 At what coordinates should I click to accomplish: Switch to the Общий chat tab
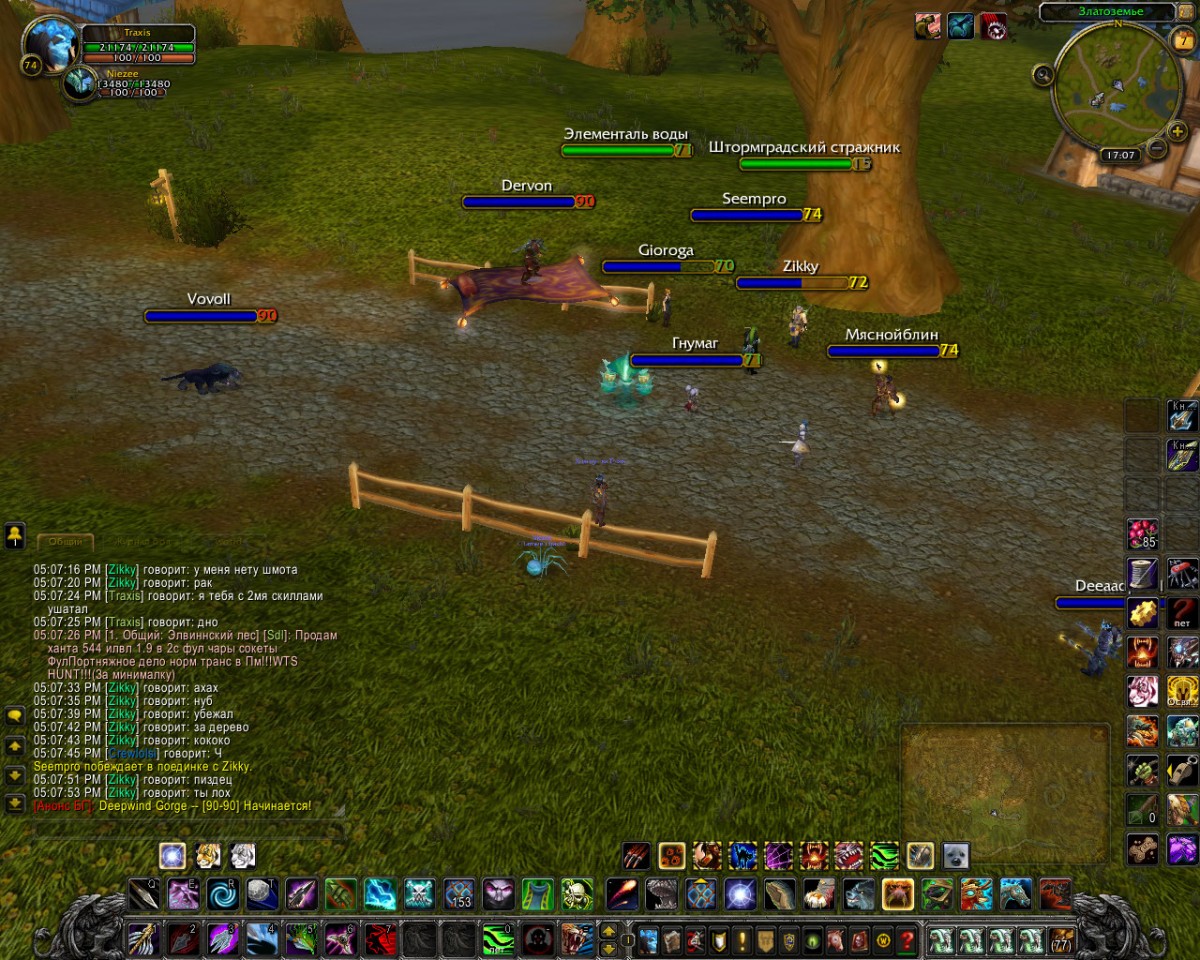coord(66,542)
